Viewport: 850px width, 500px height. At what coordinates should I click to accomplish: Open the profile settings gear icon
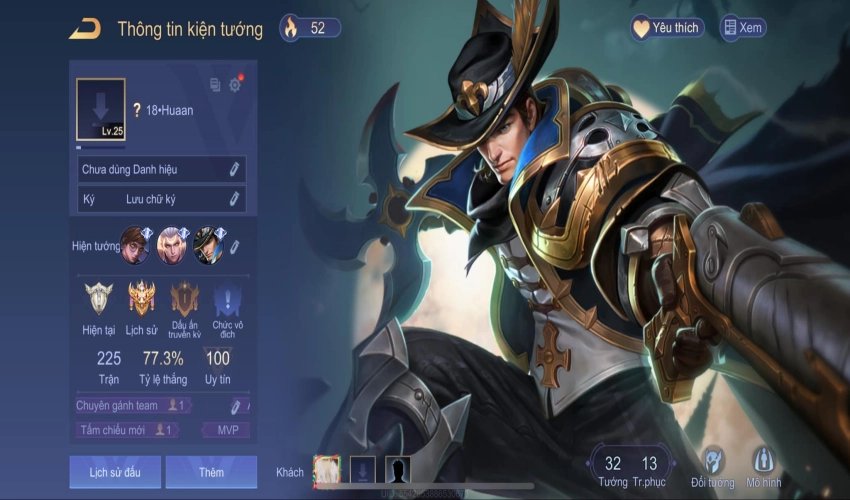pos(235,85)
